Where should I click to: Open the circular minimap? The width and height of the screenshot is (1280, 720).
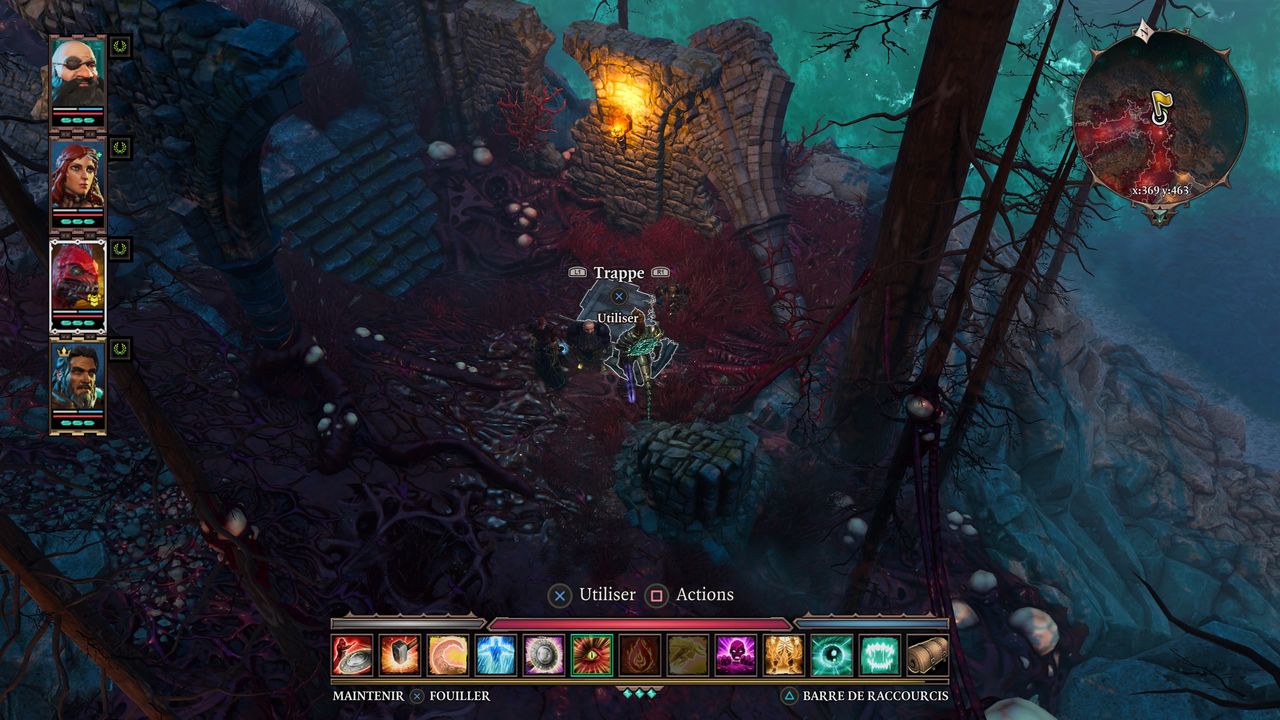point(1160,117)
